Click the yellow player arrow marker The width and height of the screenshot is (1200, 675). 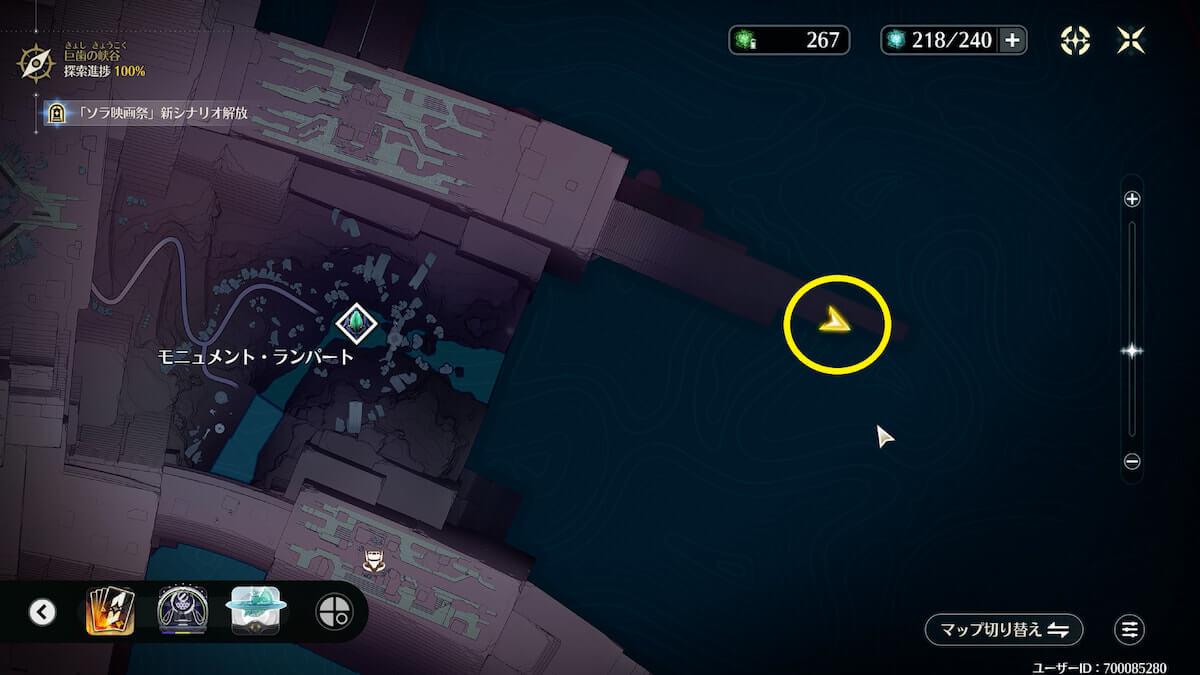(x=833, y=321)
